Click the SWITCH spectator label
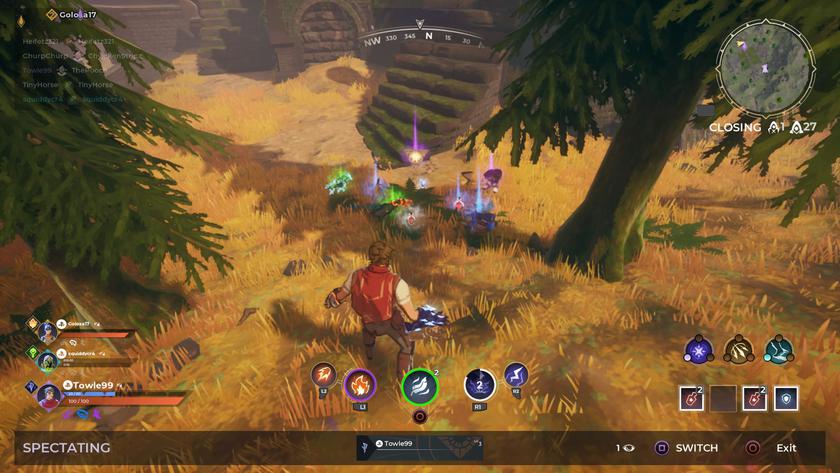Viewport: 840px width, 473px height. pyautogui.click(x=697, y=448)
